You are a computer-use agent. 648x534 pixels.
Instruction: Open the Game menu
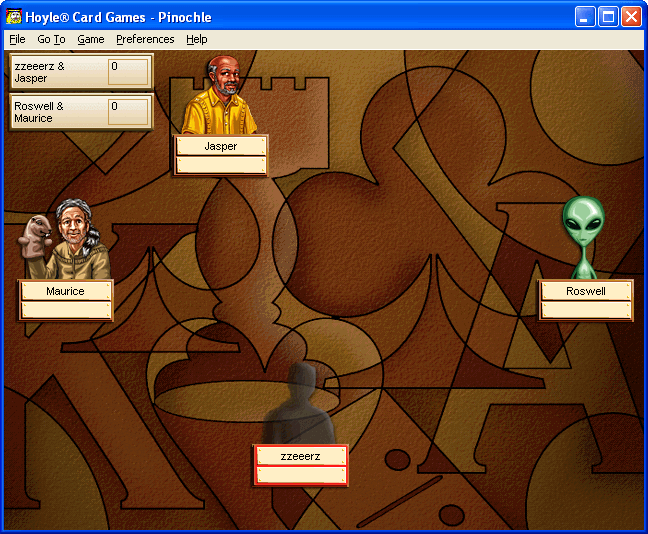pyautogui.click(x=91, y=39)
